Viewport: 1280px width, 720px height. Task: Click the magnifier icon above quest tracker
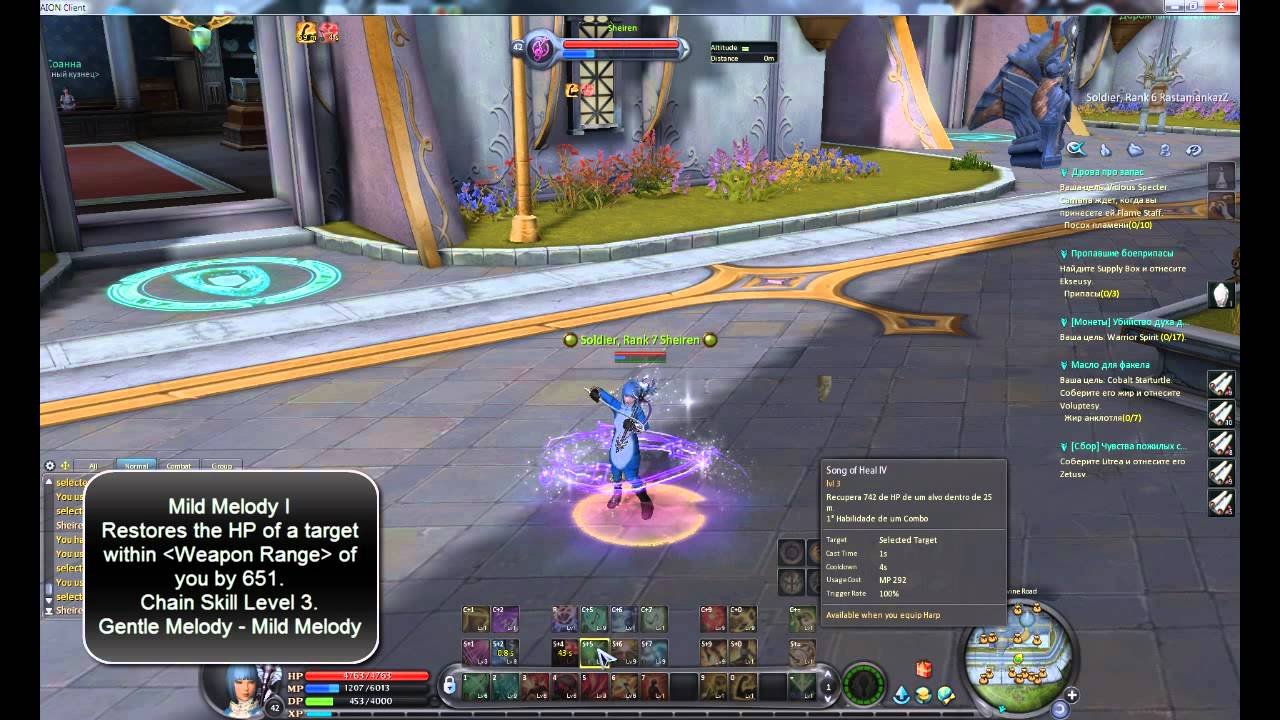1075,150
